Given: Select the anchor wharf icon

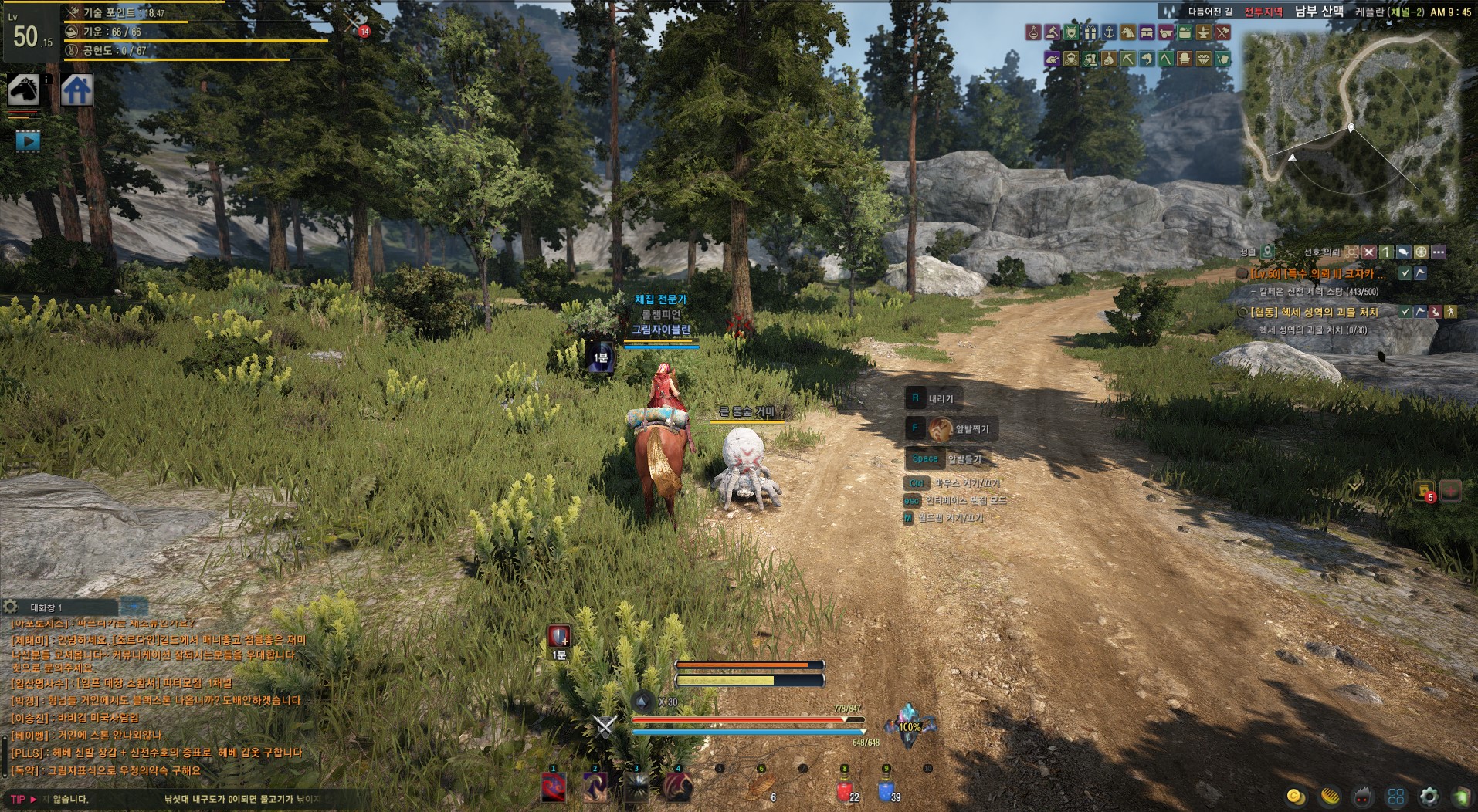Looking at the screenshot, I should point(1109,32).
